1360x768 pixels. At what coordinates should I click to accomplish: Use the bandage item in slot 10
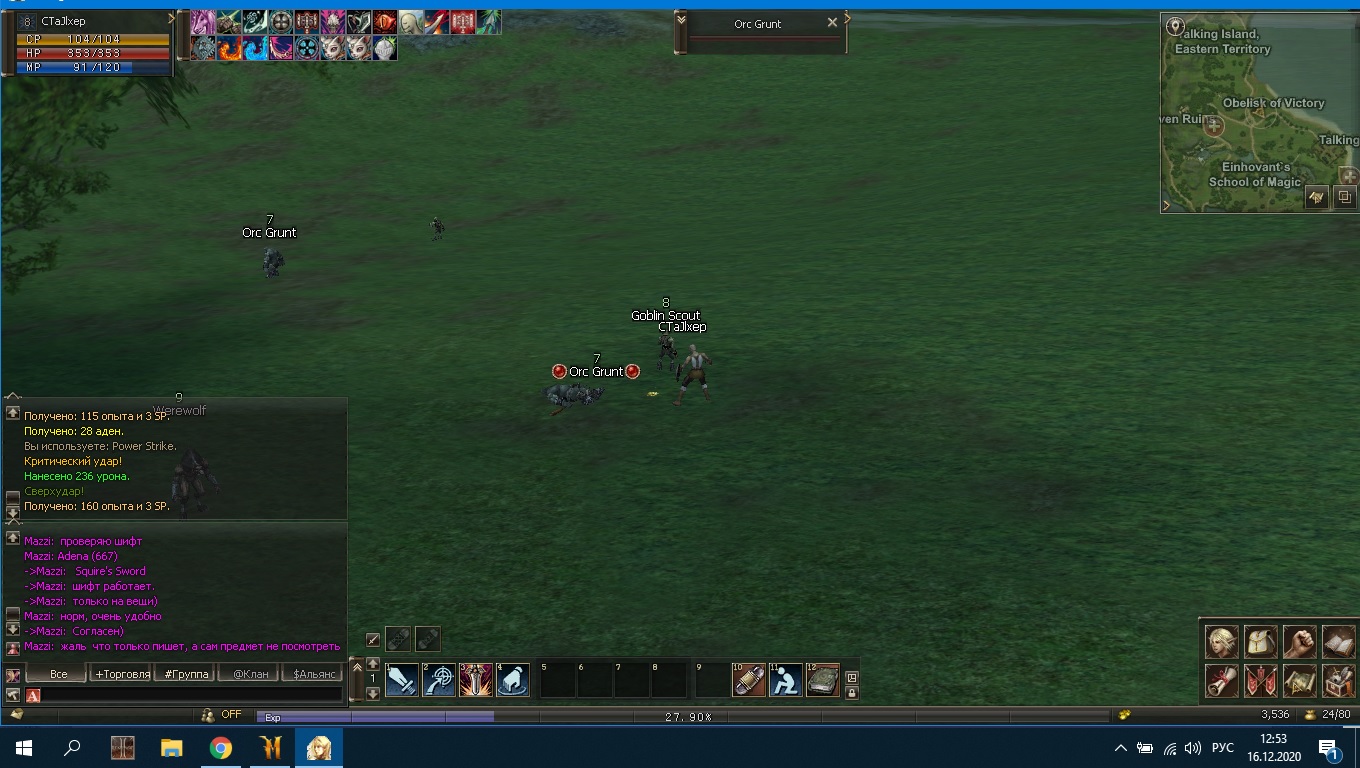pyautogui.click(x=749, y=681)
